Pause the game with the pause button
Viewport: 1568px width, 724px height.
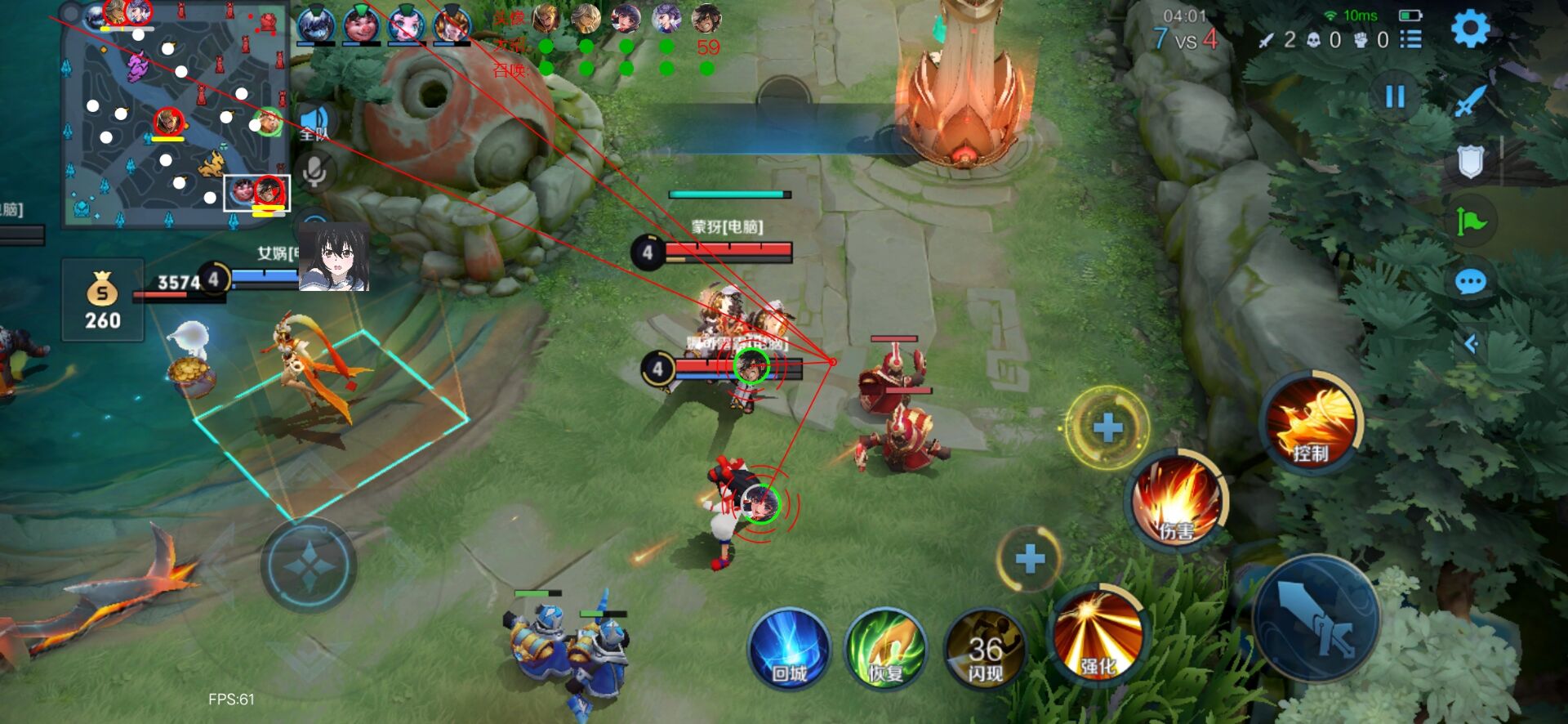1395,96
